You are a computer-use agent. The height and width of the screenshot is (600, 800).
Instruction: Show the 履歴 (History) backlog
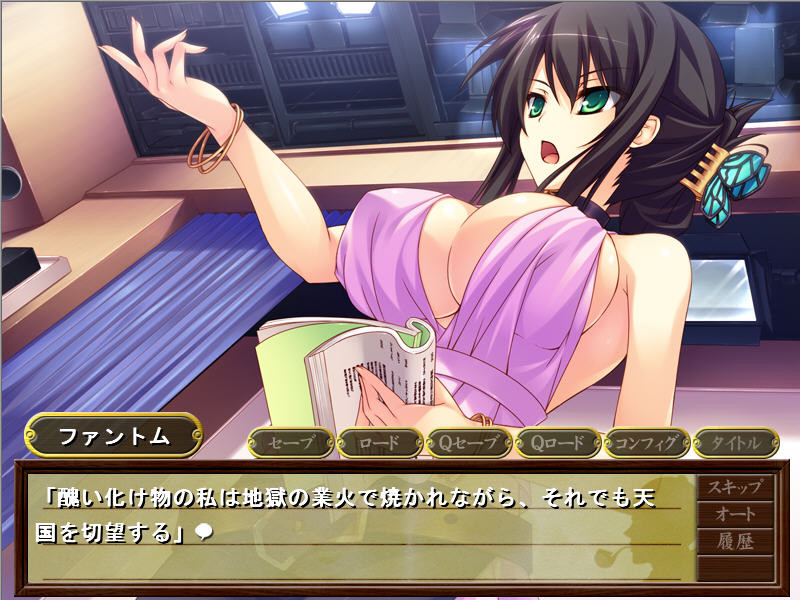(x=735, y=542)
